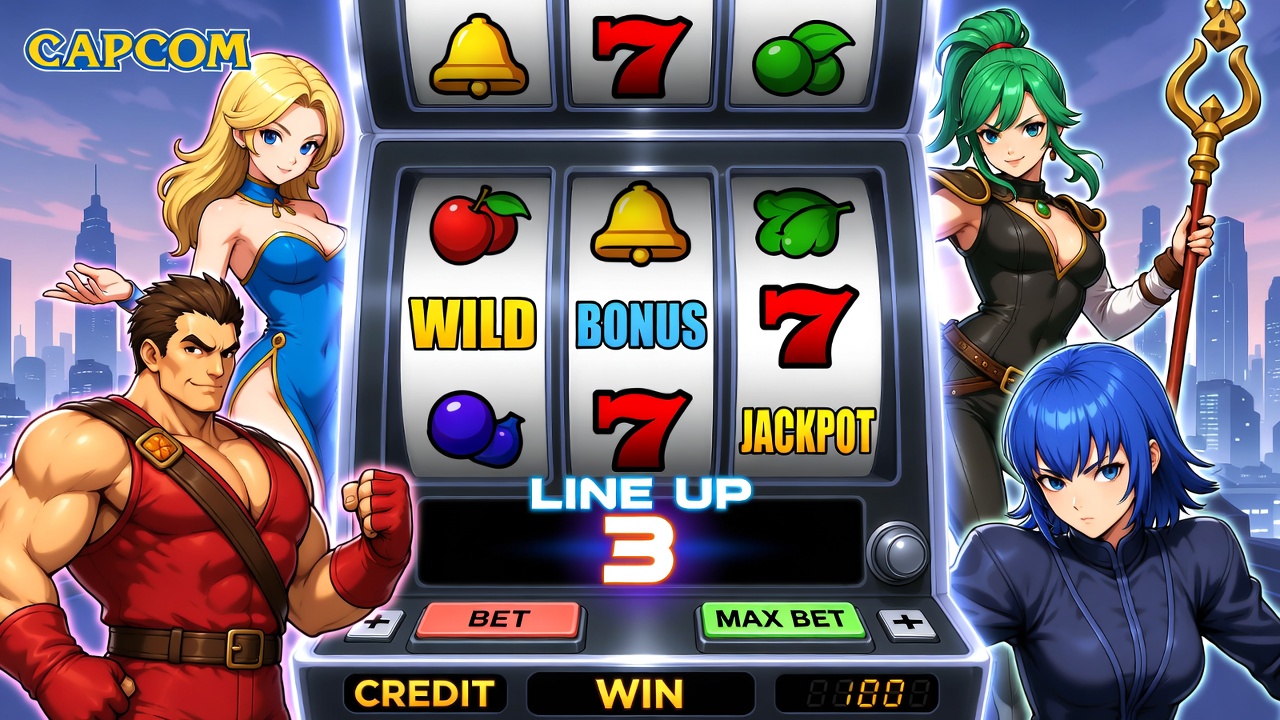
Task: Push the round silver spin button
Action: click(895, 551)
